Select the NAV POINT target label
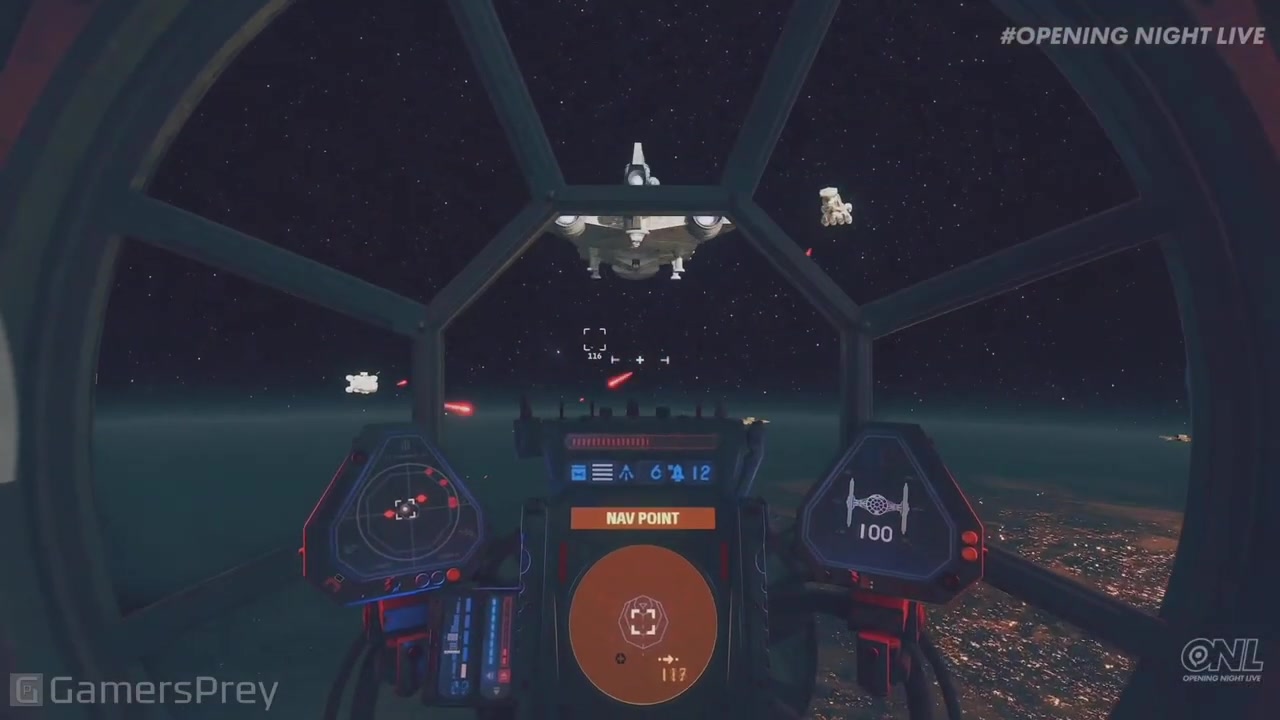The height and width of the screenshot is (720, 1280). 643,518
